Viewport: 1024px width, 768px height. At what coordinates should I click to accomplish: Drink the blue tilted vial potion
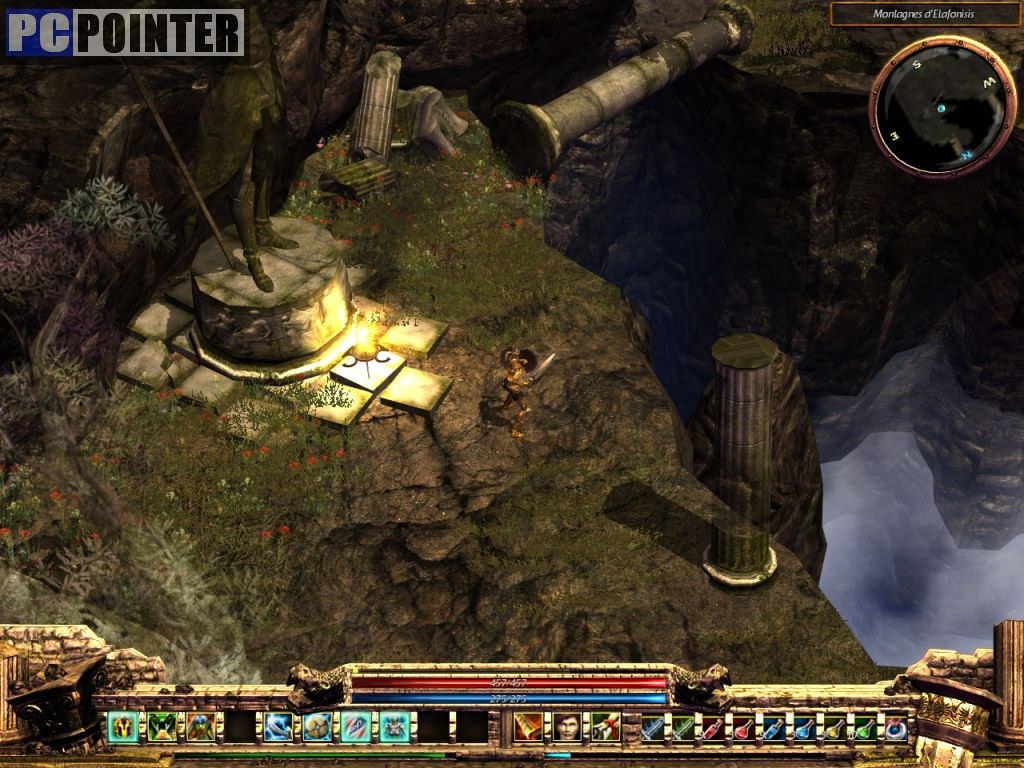pyautogui.click(x=774, y=727)
